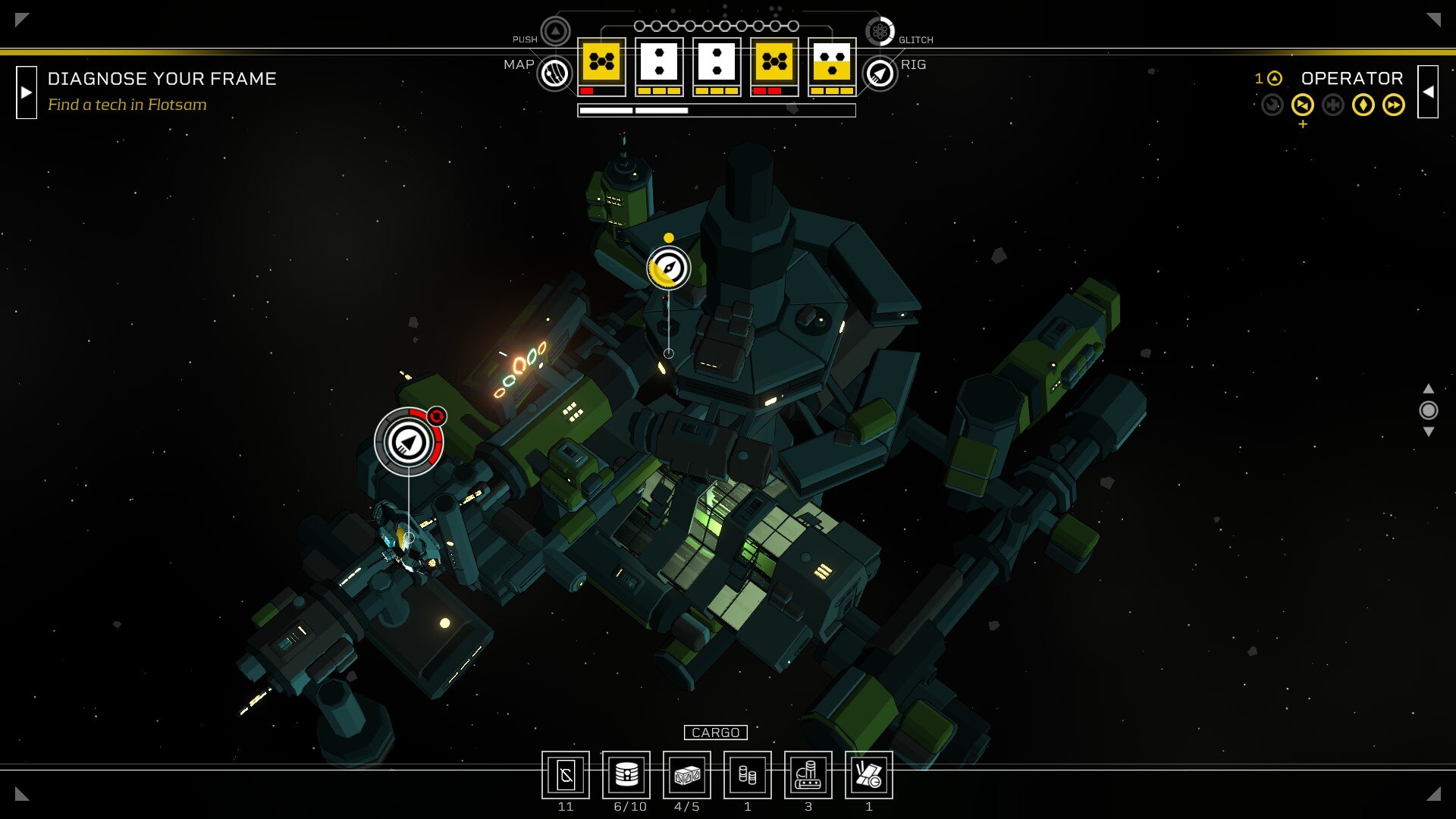Open the Rig button in top bar
The image size is (1456, 819).
tap(880, 74)
